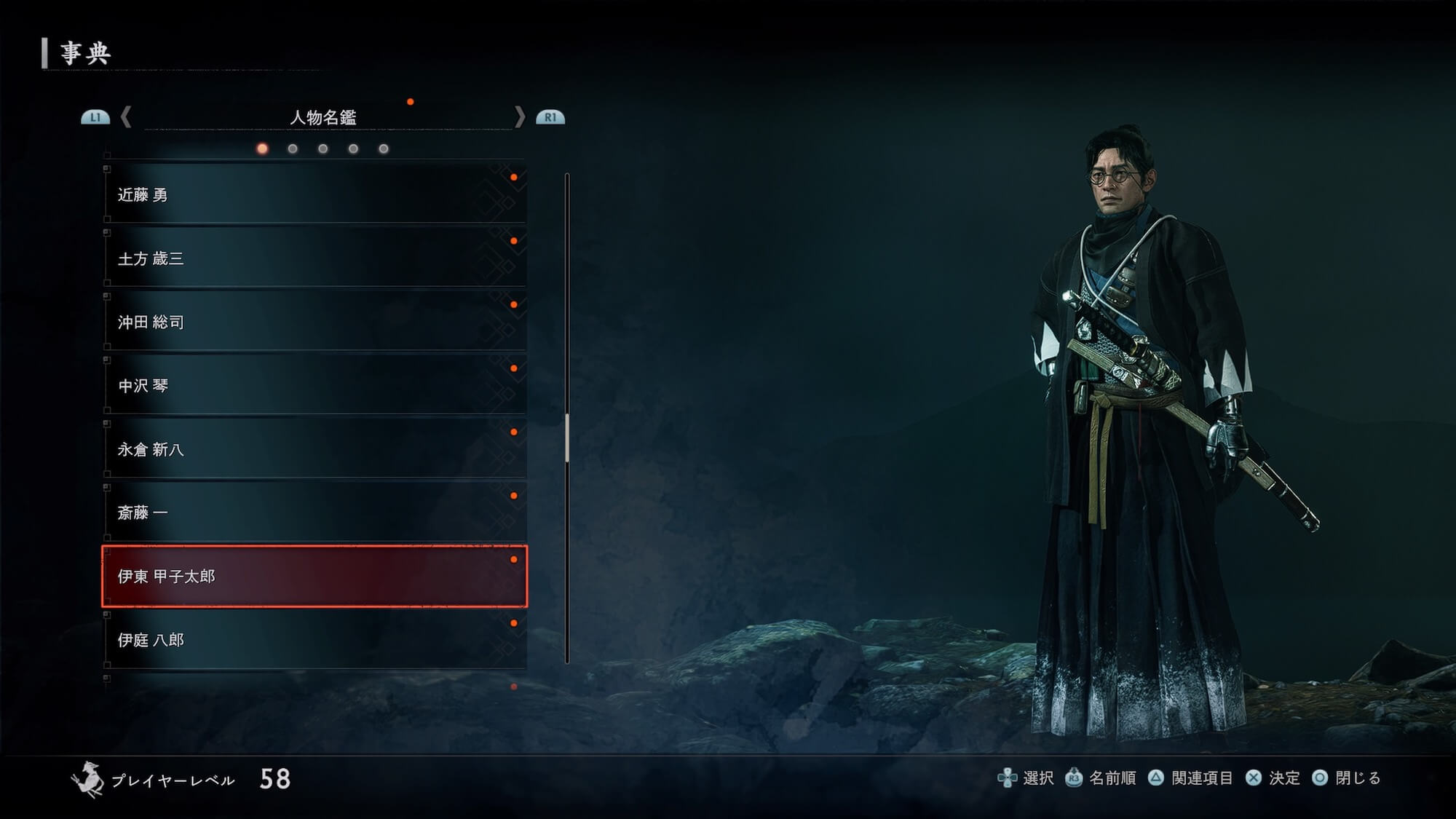1456x819 pixels.
Task: Select the highlighted 伊東 甲子太郎 entry
Action: pos(314,577)
